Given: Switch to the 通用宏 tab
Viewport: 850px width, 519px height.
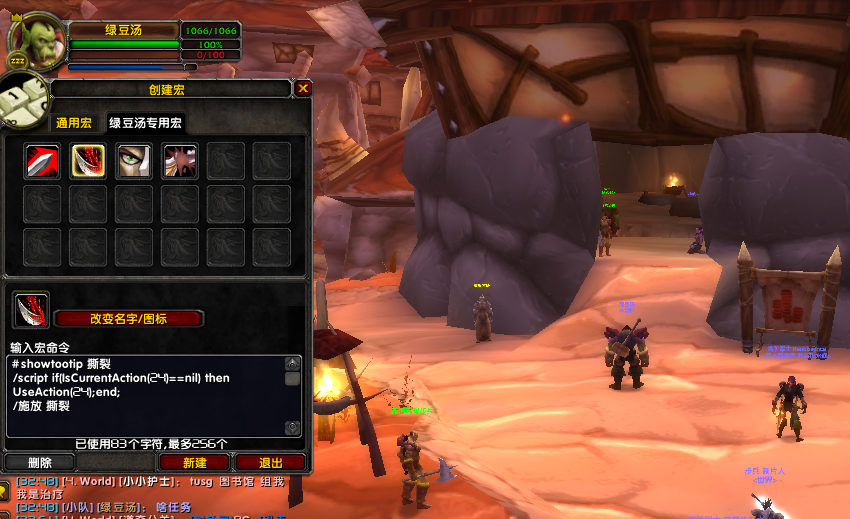Looking at the screenshot, I should pos(74,123).
